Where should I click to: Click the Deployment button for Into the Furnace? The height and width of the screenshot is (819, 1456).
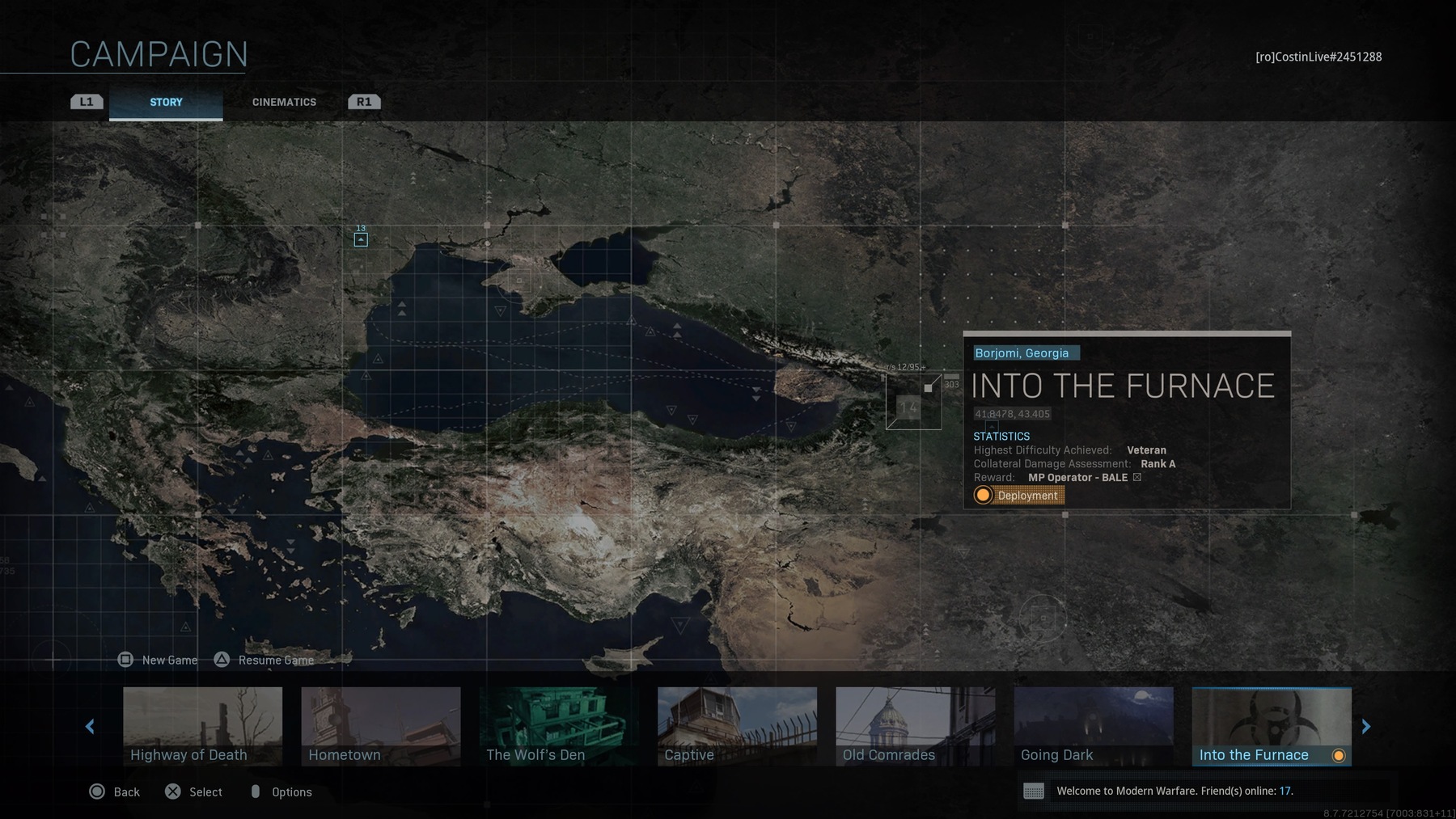click(1018, 496)
